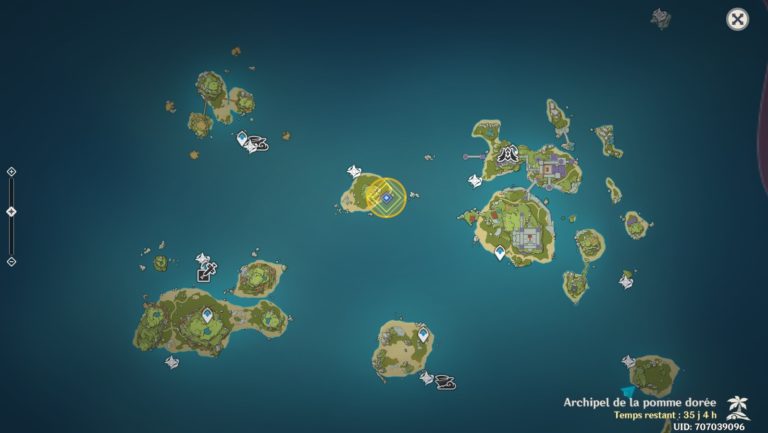Select the teleport waypoint near the northwest islets
This screenshot has height=433, width=768.
(242, 139)
